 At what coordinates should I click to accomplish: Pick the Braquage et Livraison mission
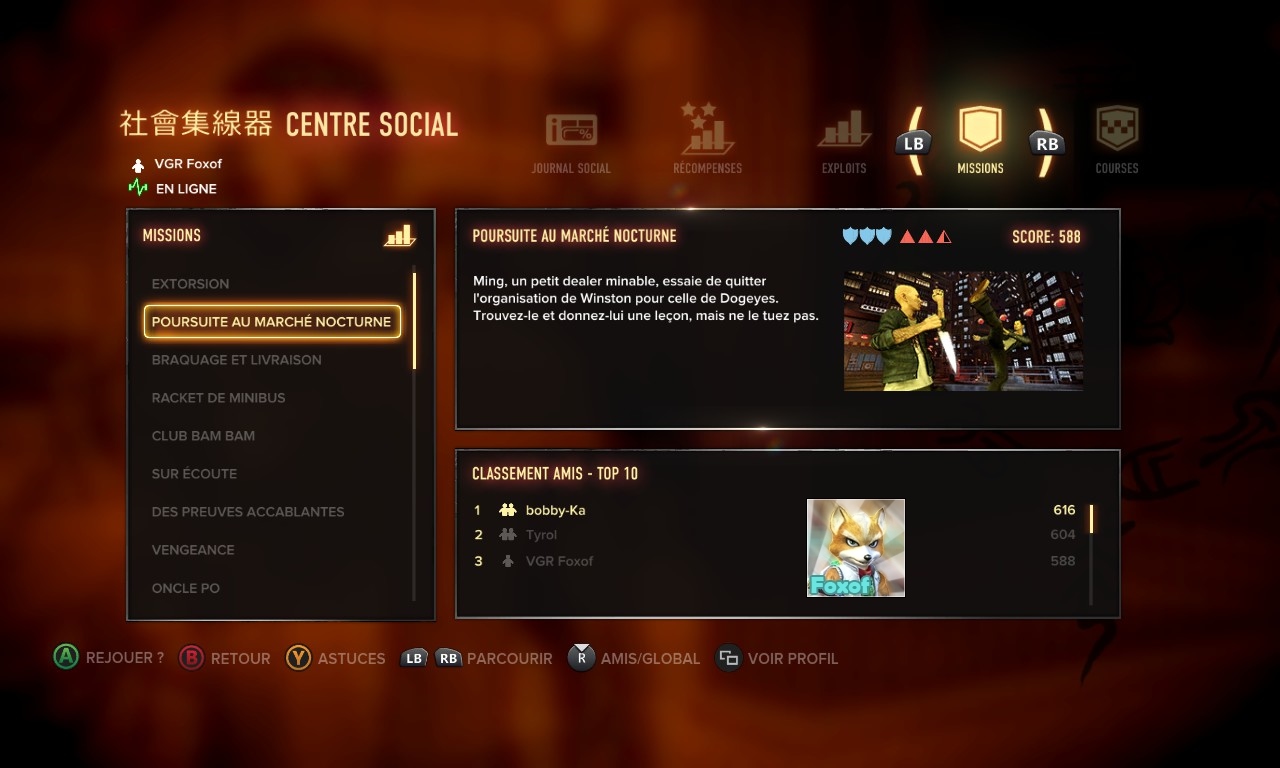(x=236, y=360)
